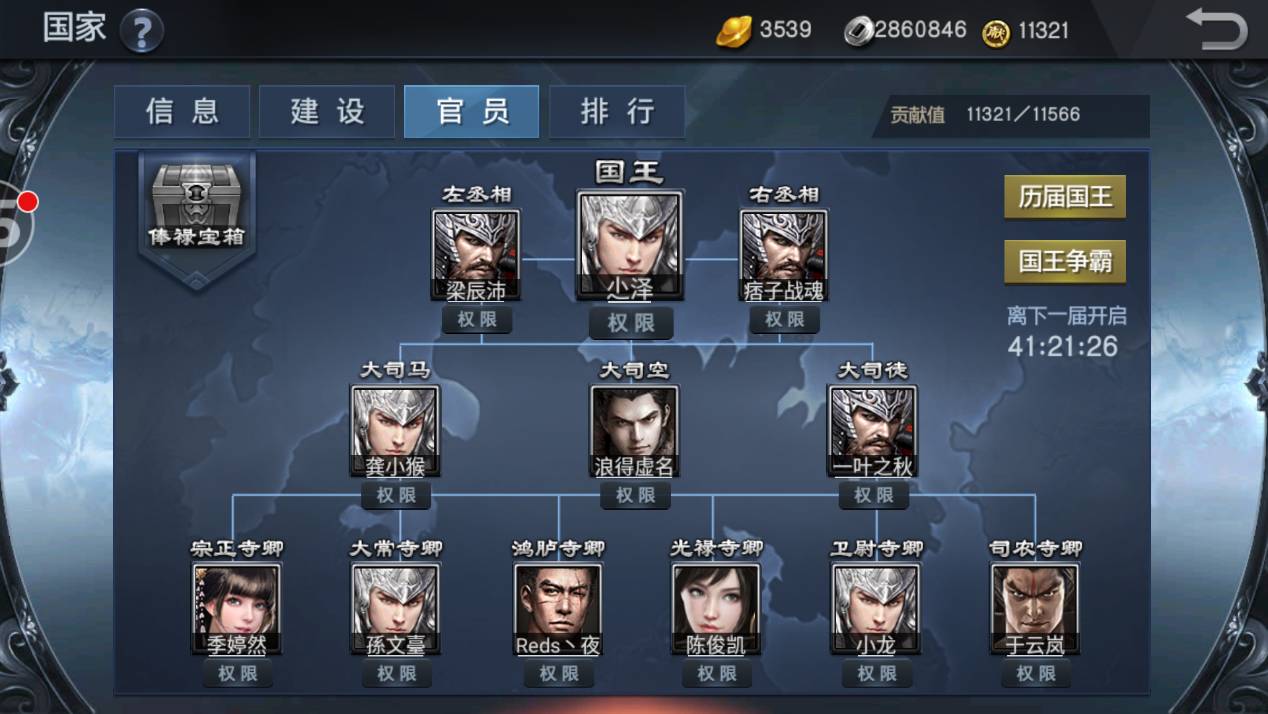Screen dimensions: 1268x714
Task: Select 大司马 龚小猴 portrait
Action: click(x=395, y=429)
